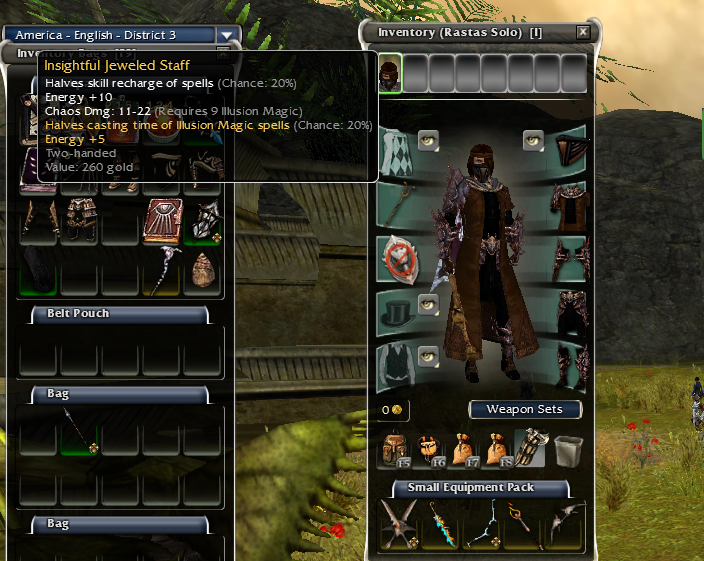Select the crossed-out off-hand slot
Screen dimensions: 704x561
point(396,260)
